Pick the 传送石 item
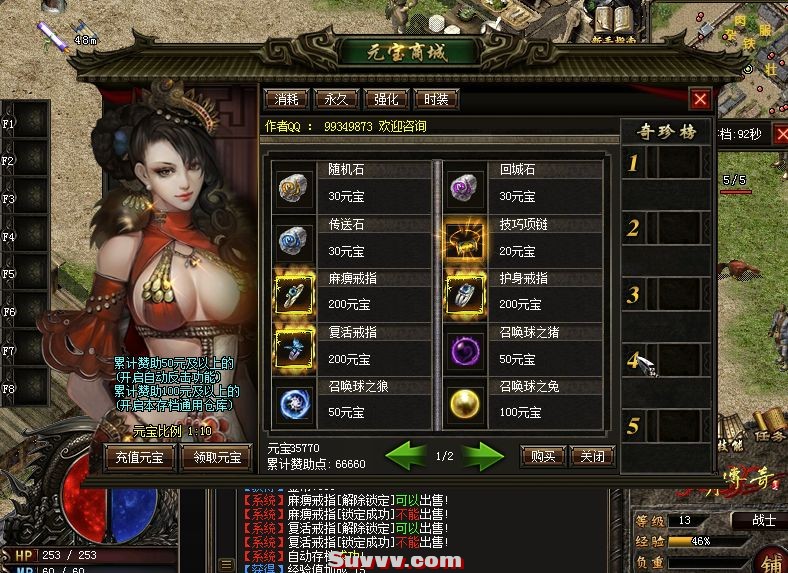 pyautogui.click(x=294, y=241)
